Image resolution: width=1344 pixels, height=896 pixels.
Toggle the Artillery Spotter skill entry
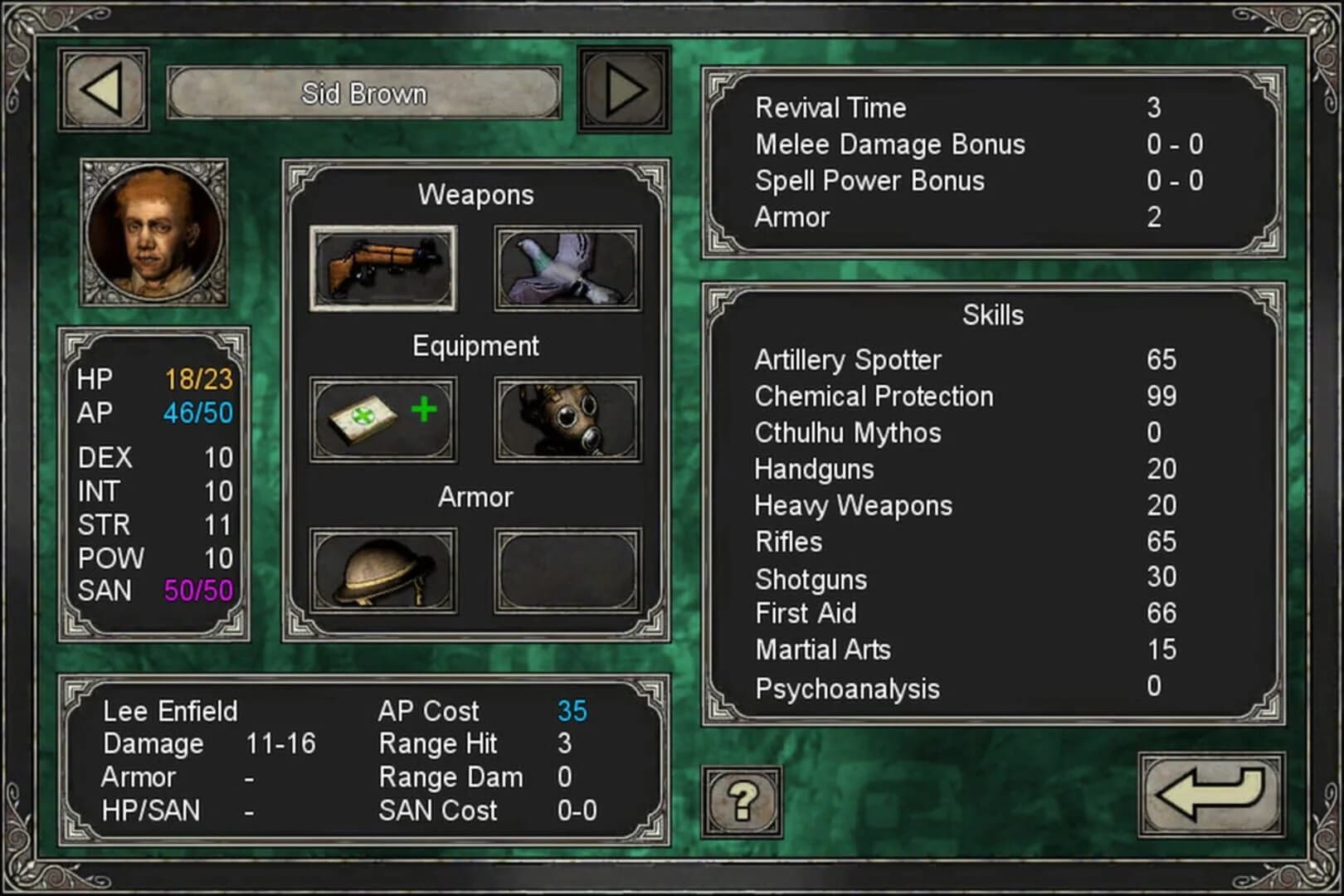click(847, 360)
